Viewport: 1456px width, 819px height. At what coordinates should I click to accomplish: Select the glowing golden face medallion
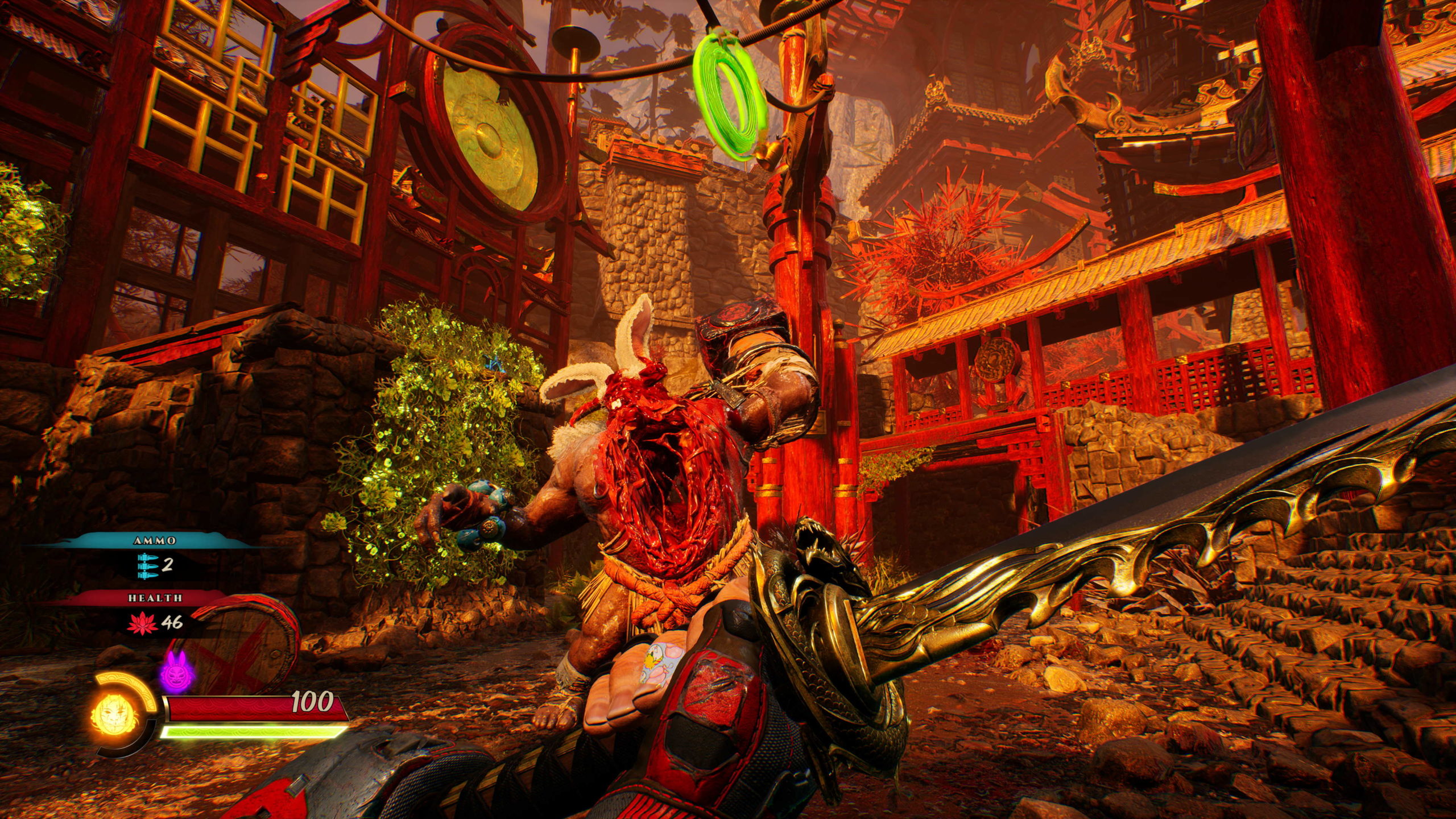(x=113, y=714)
